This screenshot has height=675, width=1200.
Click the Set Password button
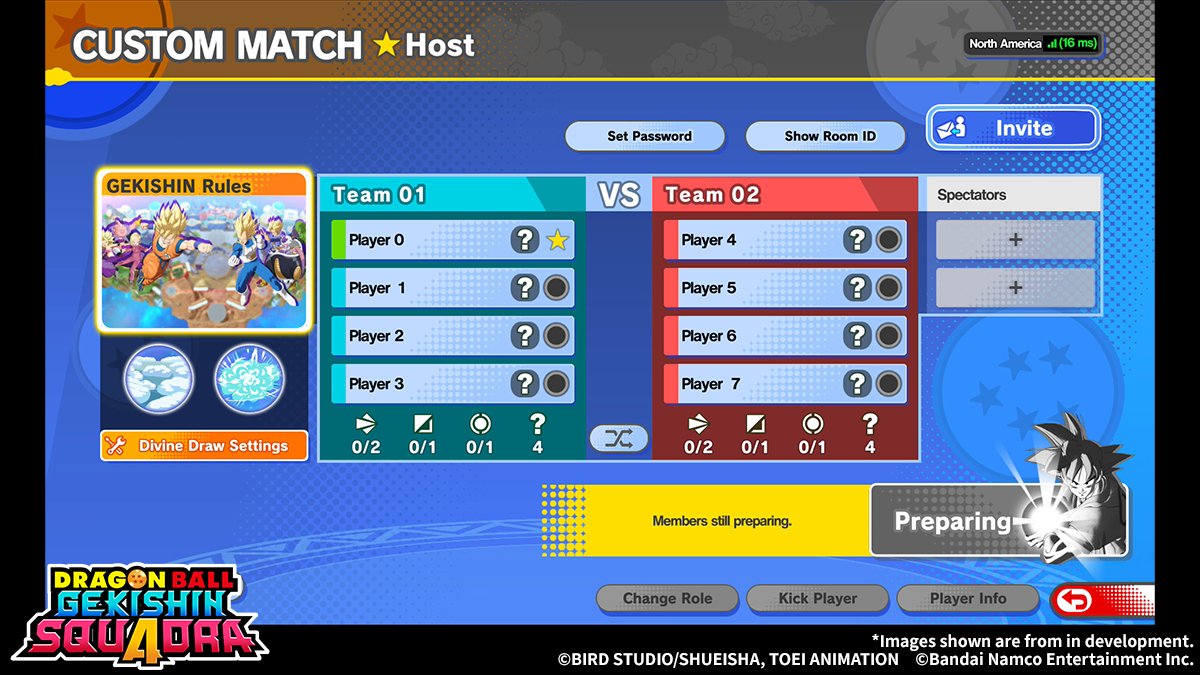coord(649,136)
